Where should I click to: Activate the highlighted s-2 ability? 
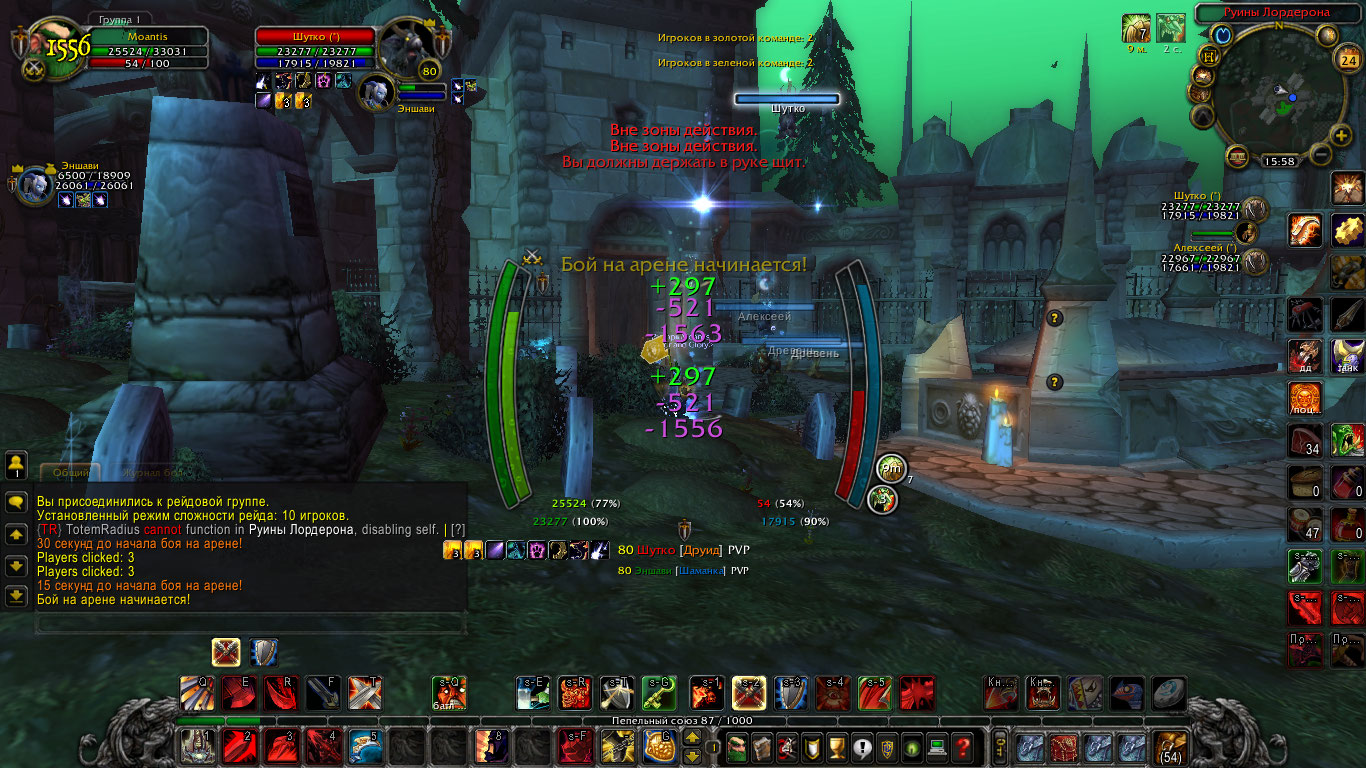click(749, 692)
